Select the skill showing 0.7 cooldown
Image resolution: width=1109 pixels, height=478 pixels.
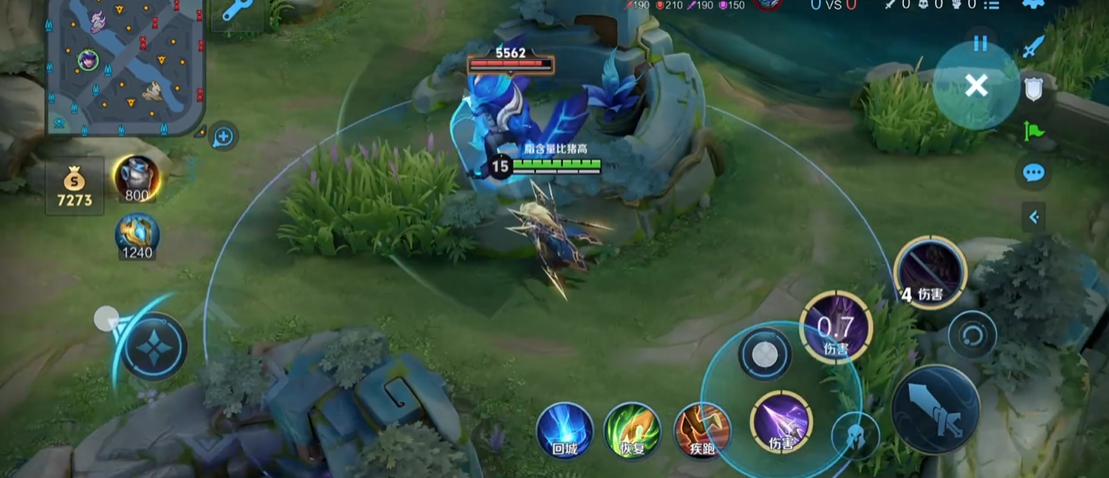[x=836, y=327]
